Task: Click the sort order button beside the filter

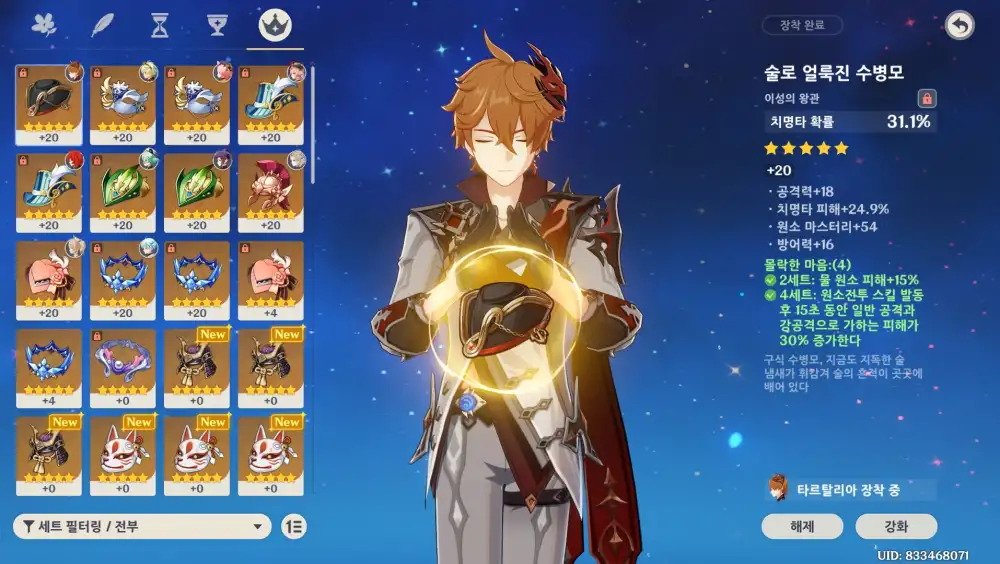Action: coord(294,527)
